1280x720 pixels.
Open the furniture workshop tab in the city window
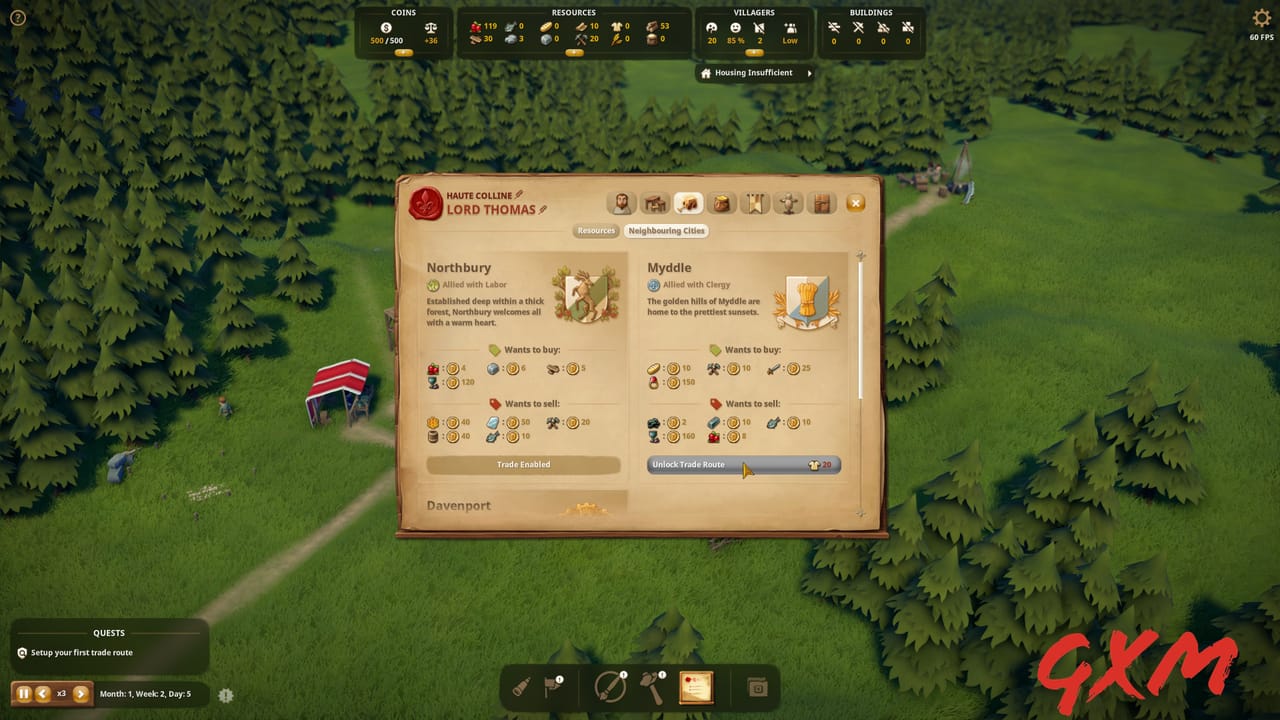coord(654,203)
